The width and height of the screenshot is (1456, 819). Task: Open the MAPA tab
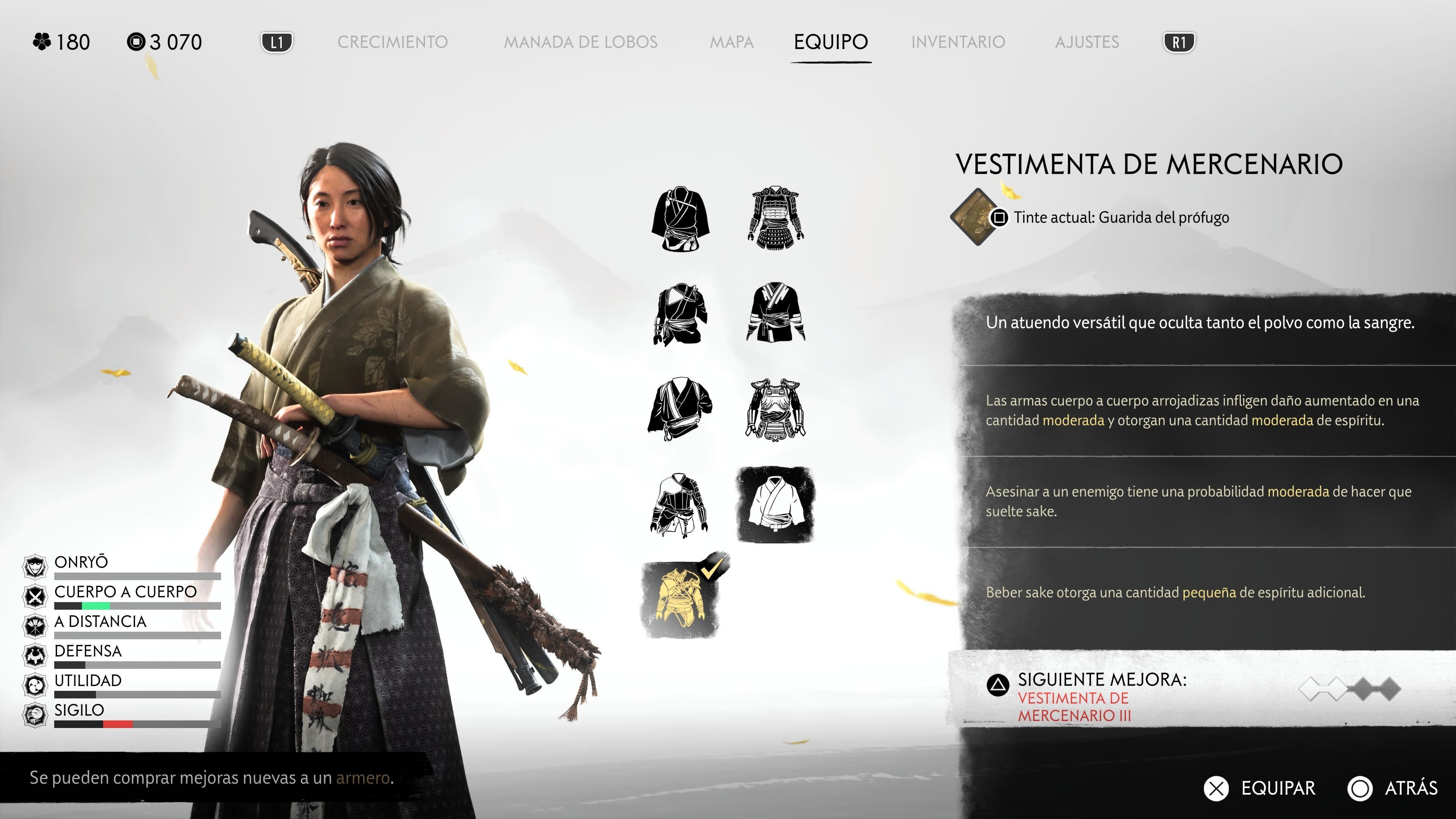pyautogui.click(x=733, y=42)
